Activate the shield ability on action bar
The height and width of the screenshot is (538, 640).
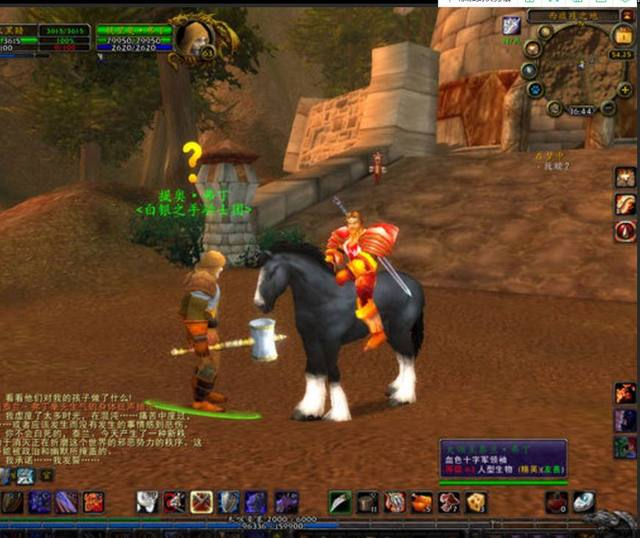coord(229,502)
